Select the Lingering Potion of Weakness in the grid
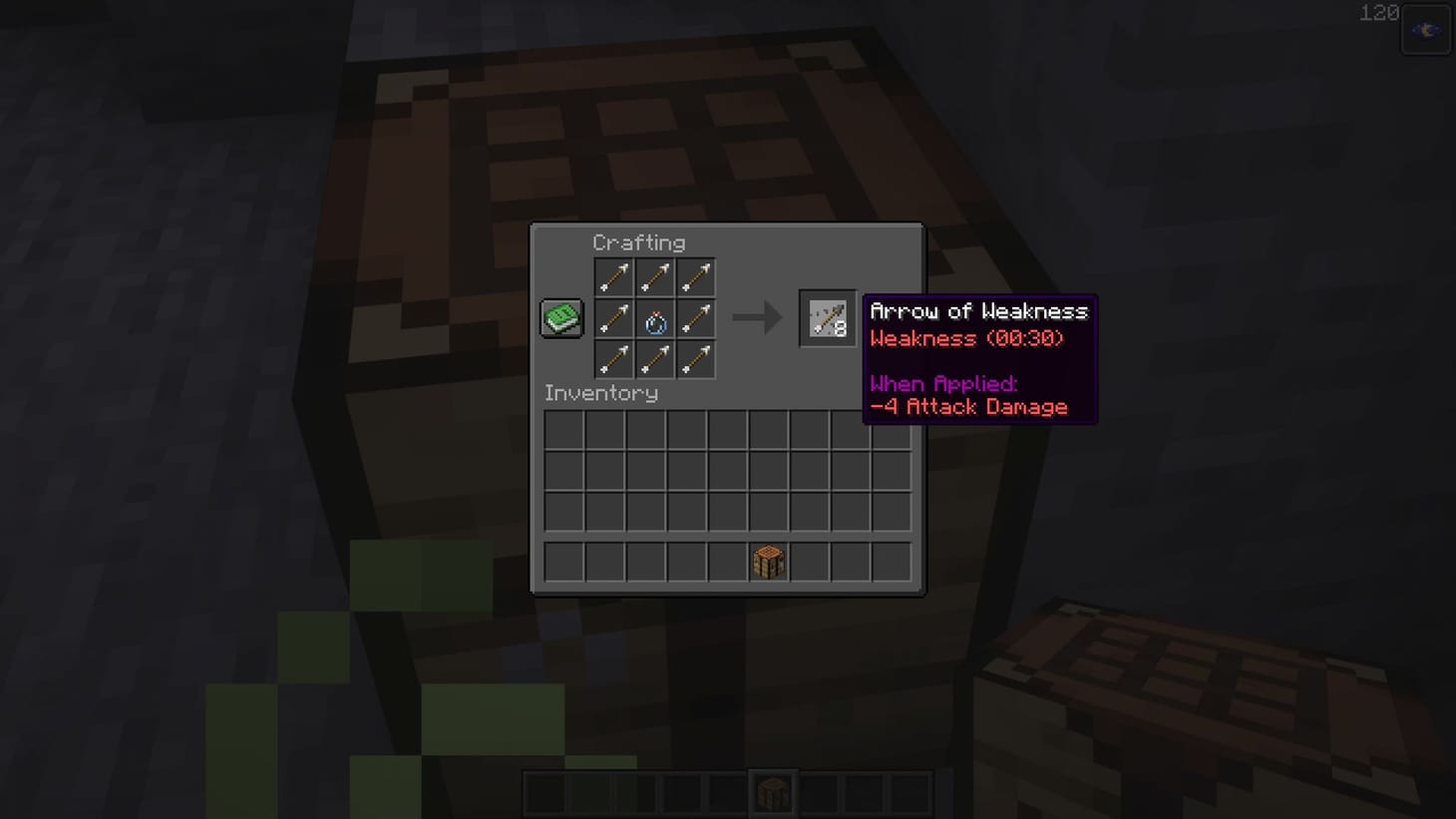 [x=654, y=318]
